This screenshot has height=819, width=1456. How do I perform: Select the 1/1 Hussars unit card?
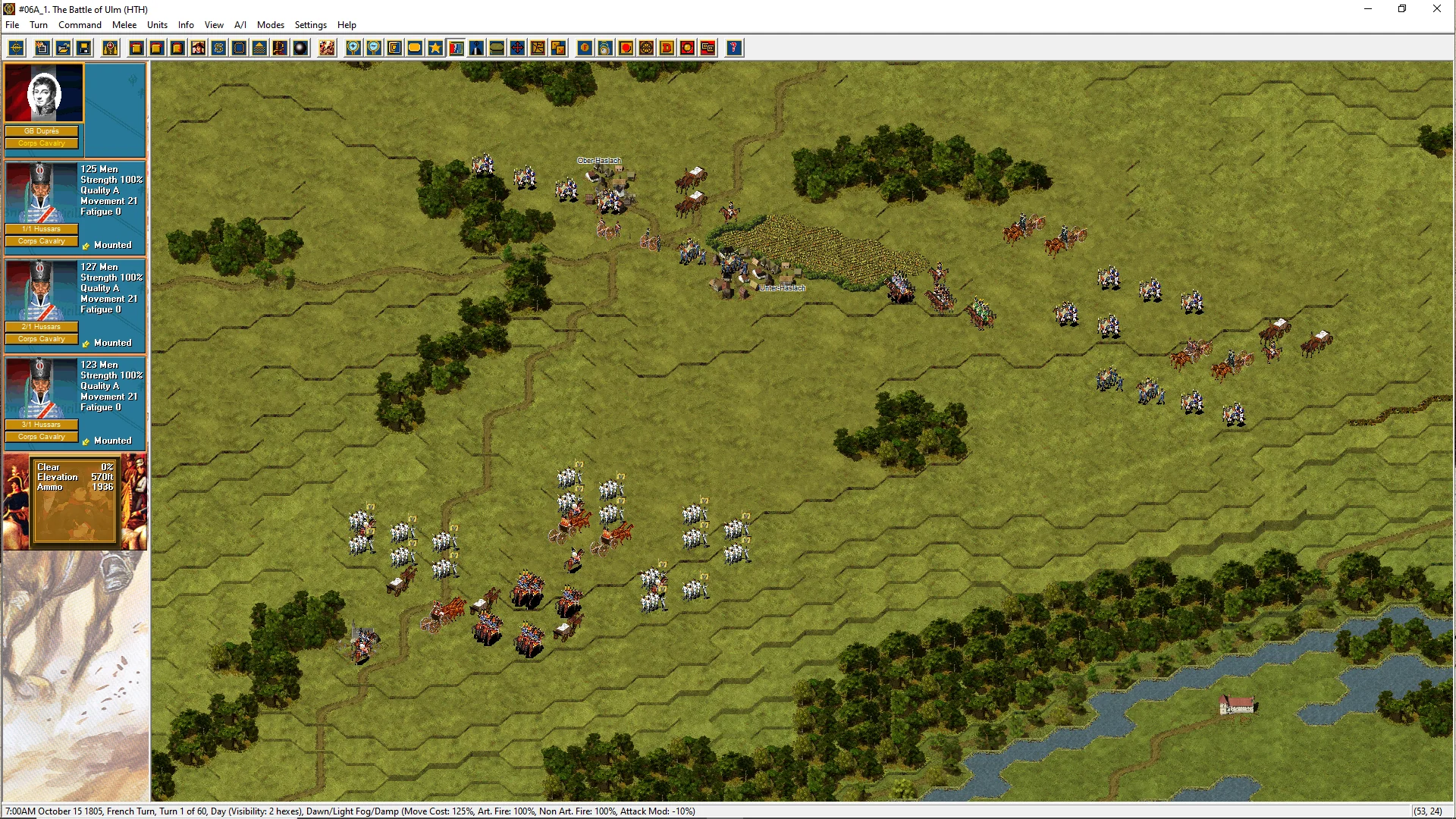[74, 206]
